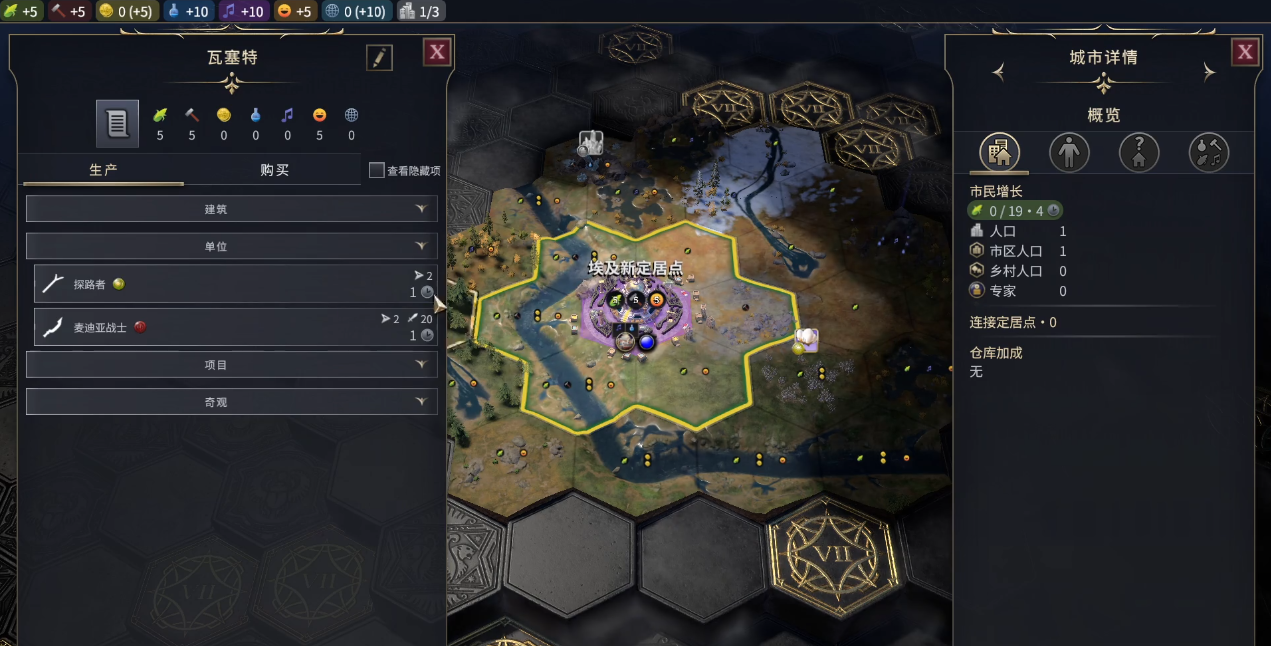Close the 瓦塞特 city production panel
The width and height of the screenshot is (1271, 646).
tap(437, 53)
